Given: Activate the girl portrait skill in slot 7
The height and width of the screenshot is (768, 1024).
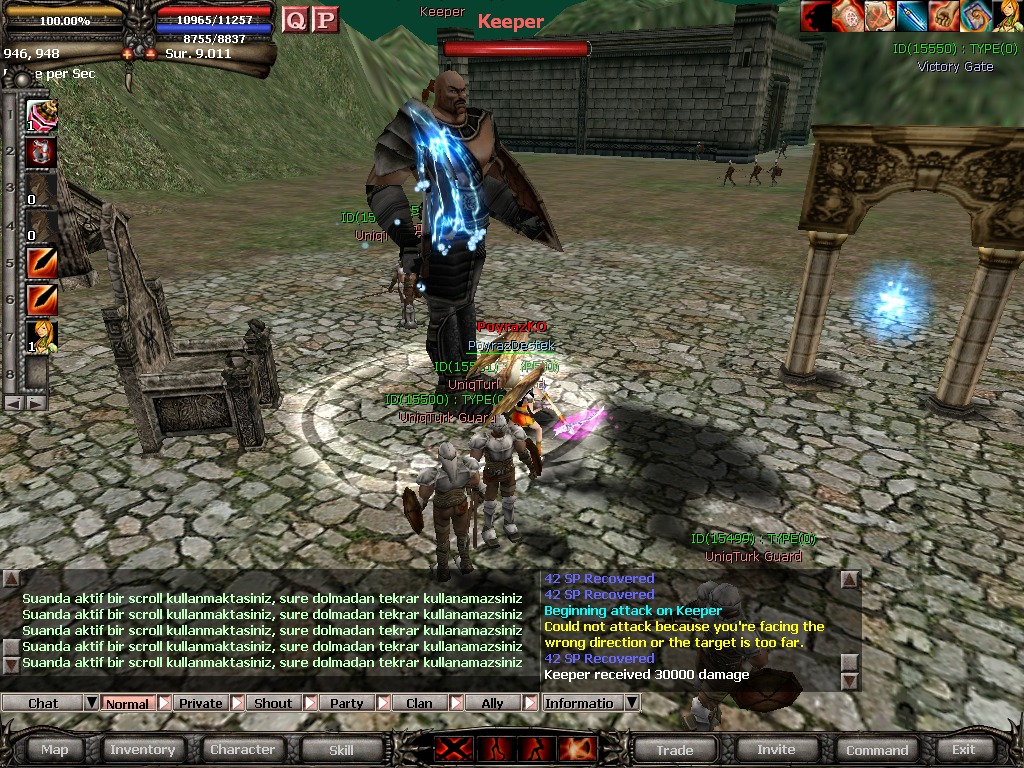Looking at the screenshot, I should [x=42, y=337].
